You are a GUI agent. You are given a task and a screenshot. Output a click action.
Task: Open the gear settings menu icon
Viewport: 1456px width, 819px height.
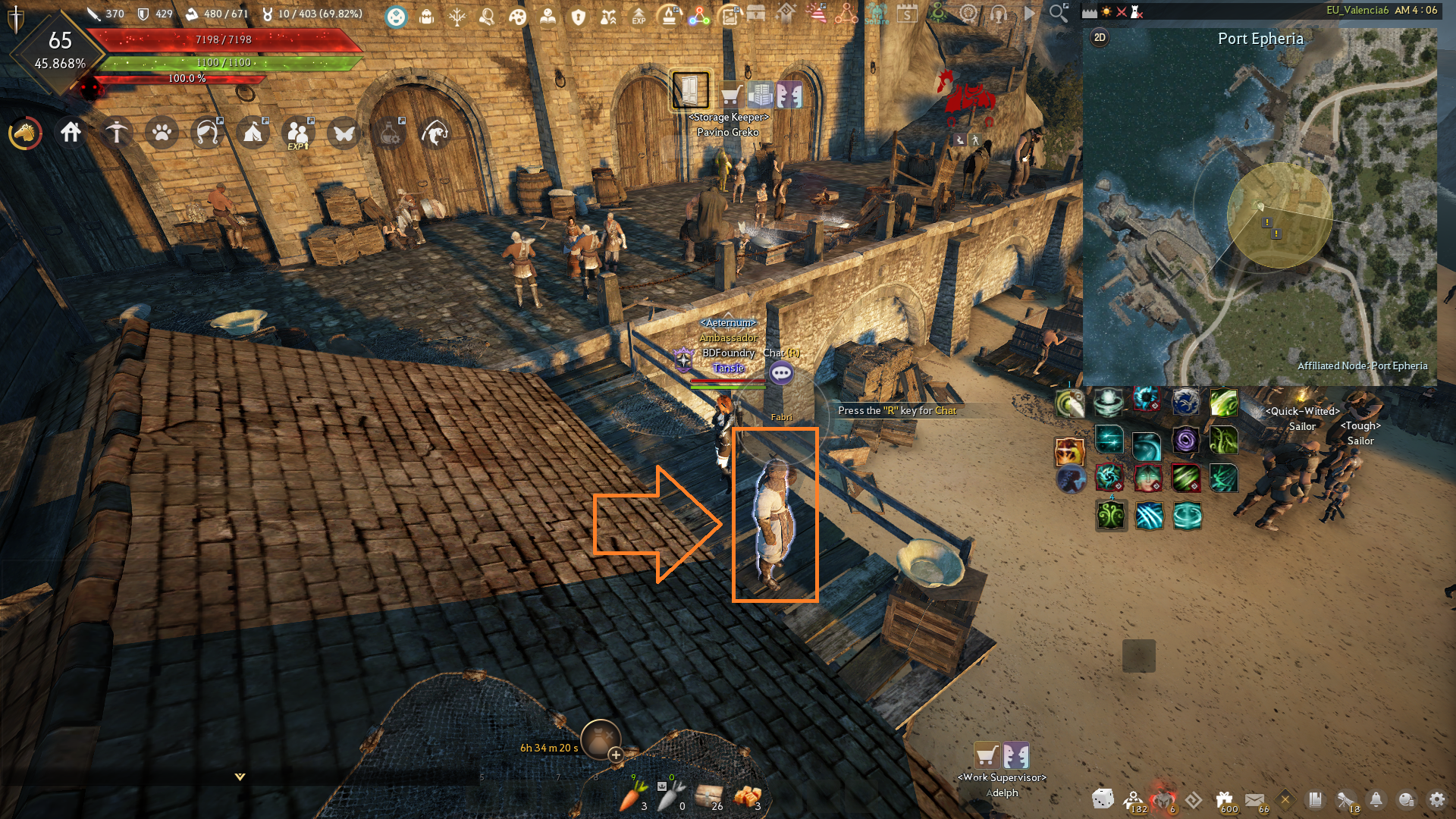tap(1436, 799)
